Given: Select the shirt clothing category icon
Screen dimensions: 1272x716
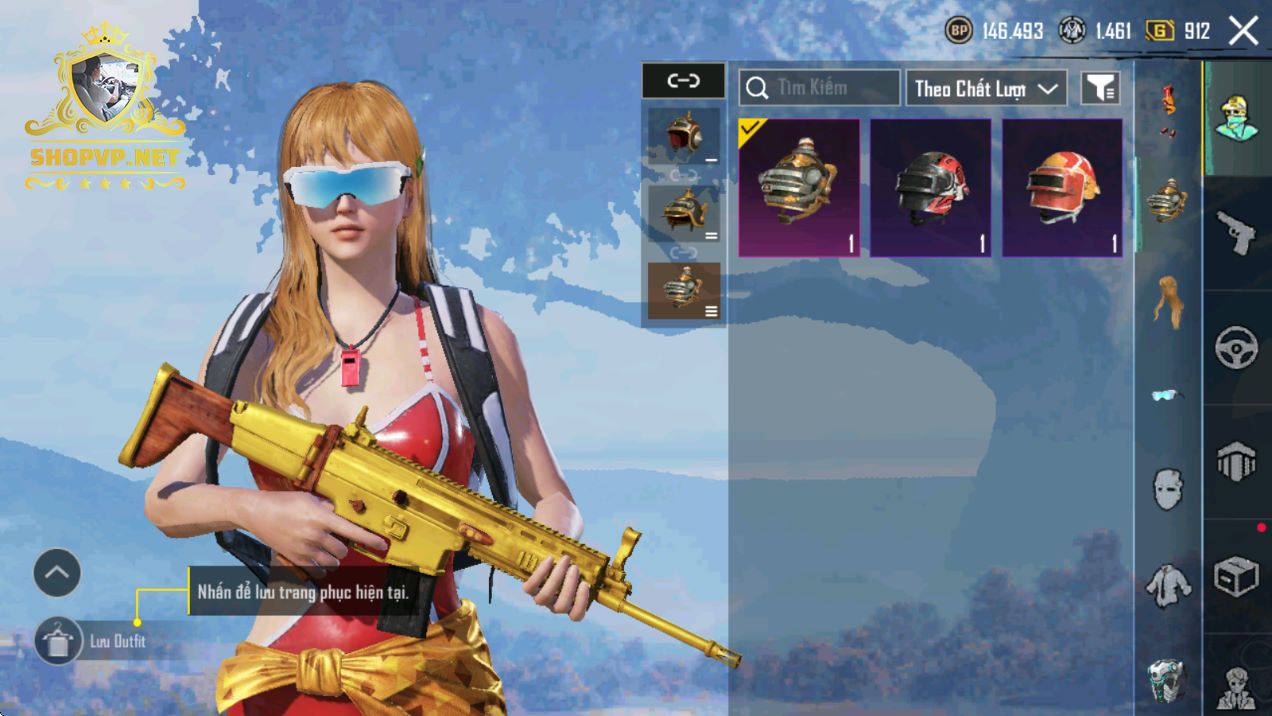Looking at the screenshot, I should [x=1167, y=585].
